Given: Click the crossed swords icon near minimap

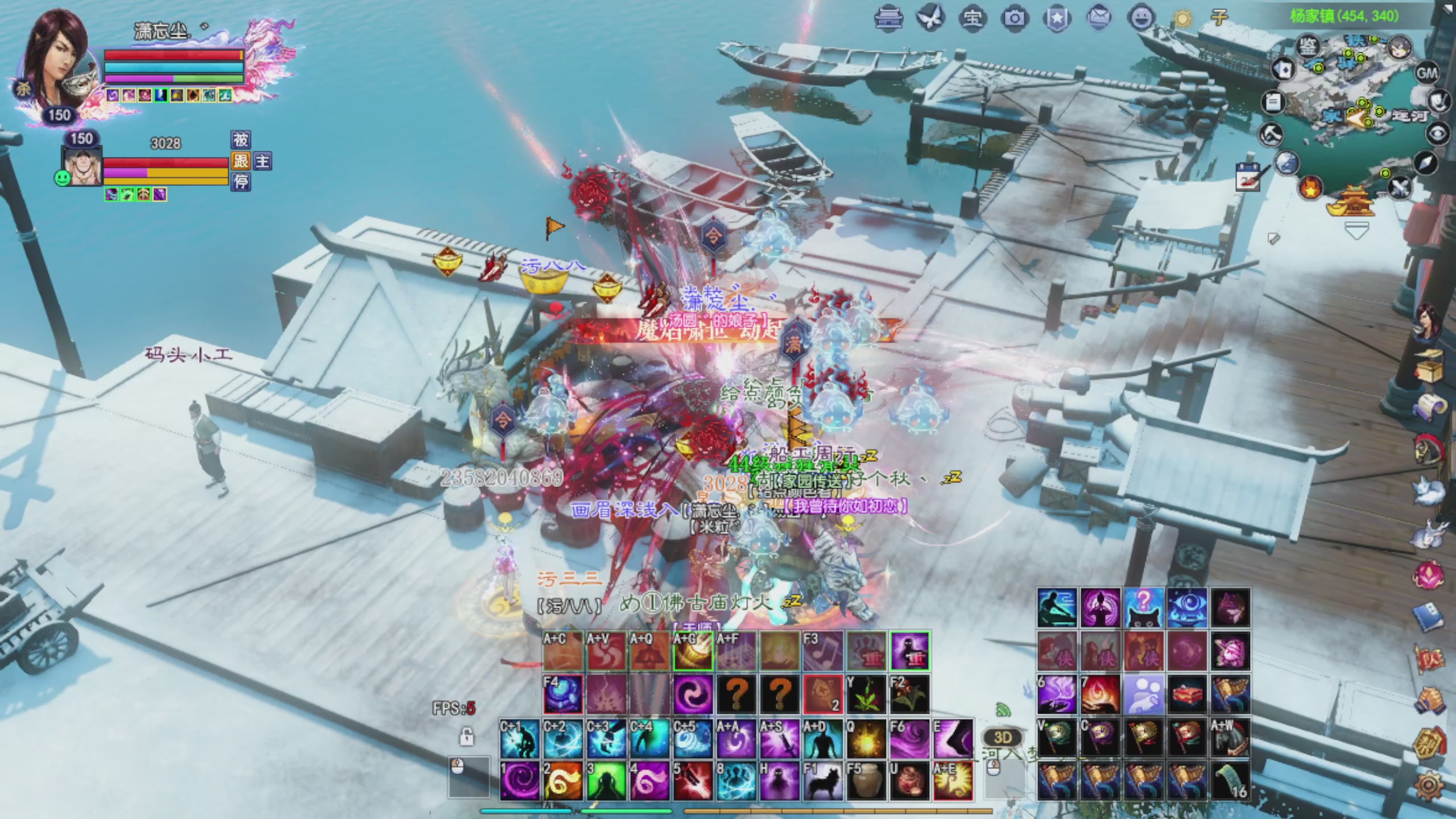Looking at the screenshot, I should click(1400, 187).
